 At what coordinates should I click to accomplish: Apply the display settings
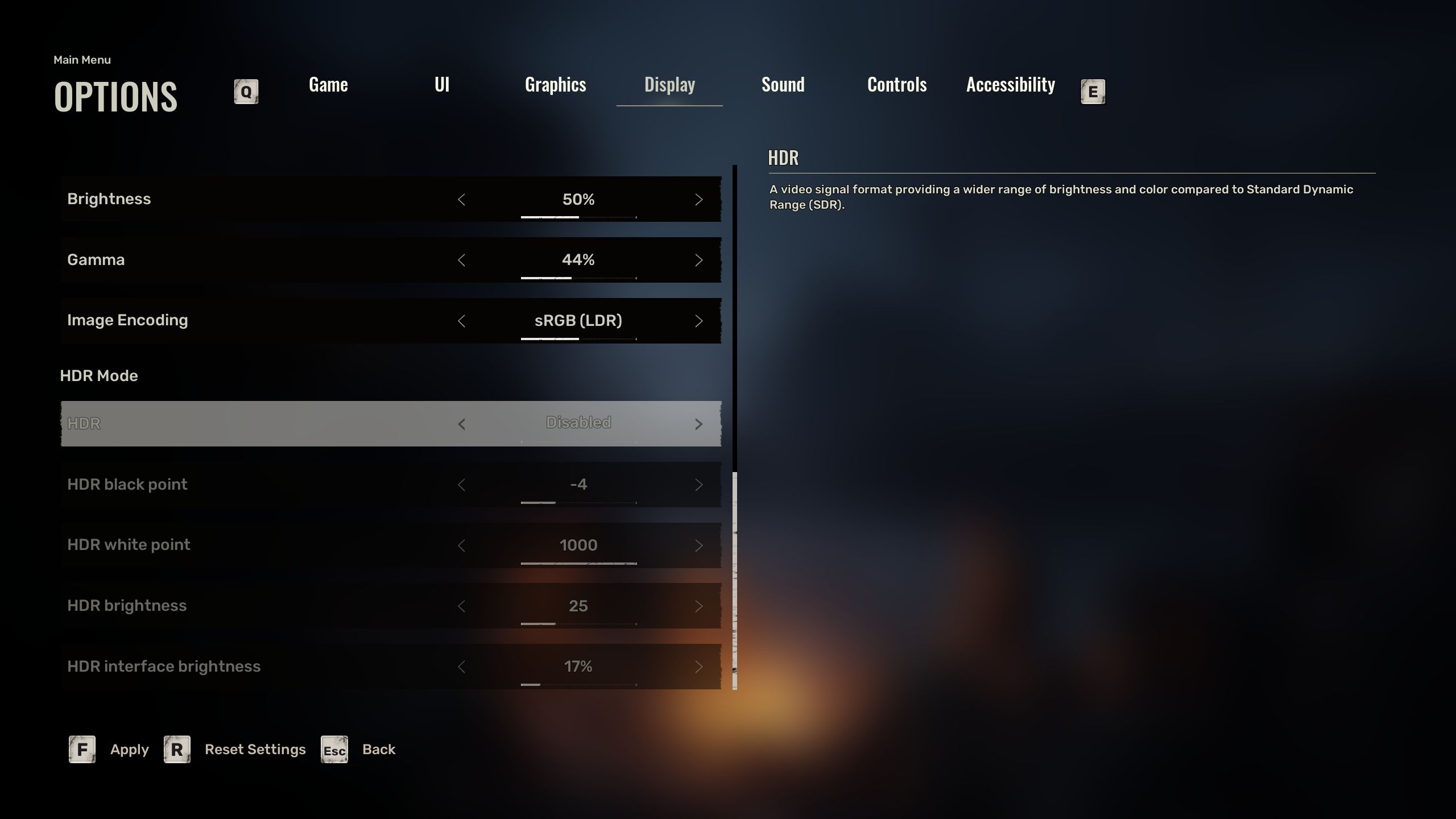tap(129, 750)
